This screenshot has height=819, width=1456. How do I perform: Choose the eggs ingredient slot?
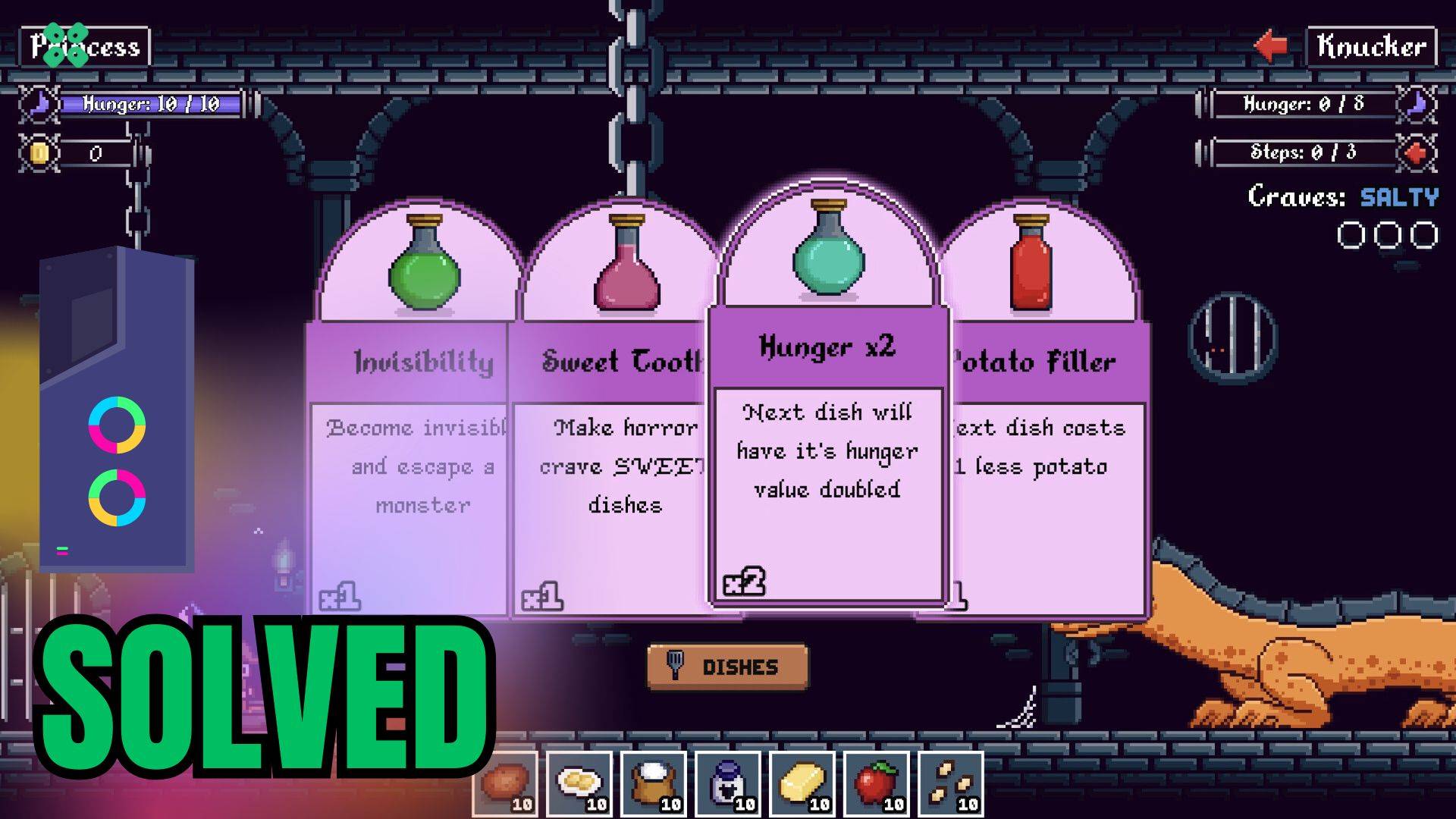579,783
